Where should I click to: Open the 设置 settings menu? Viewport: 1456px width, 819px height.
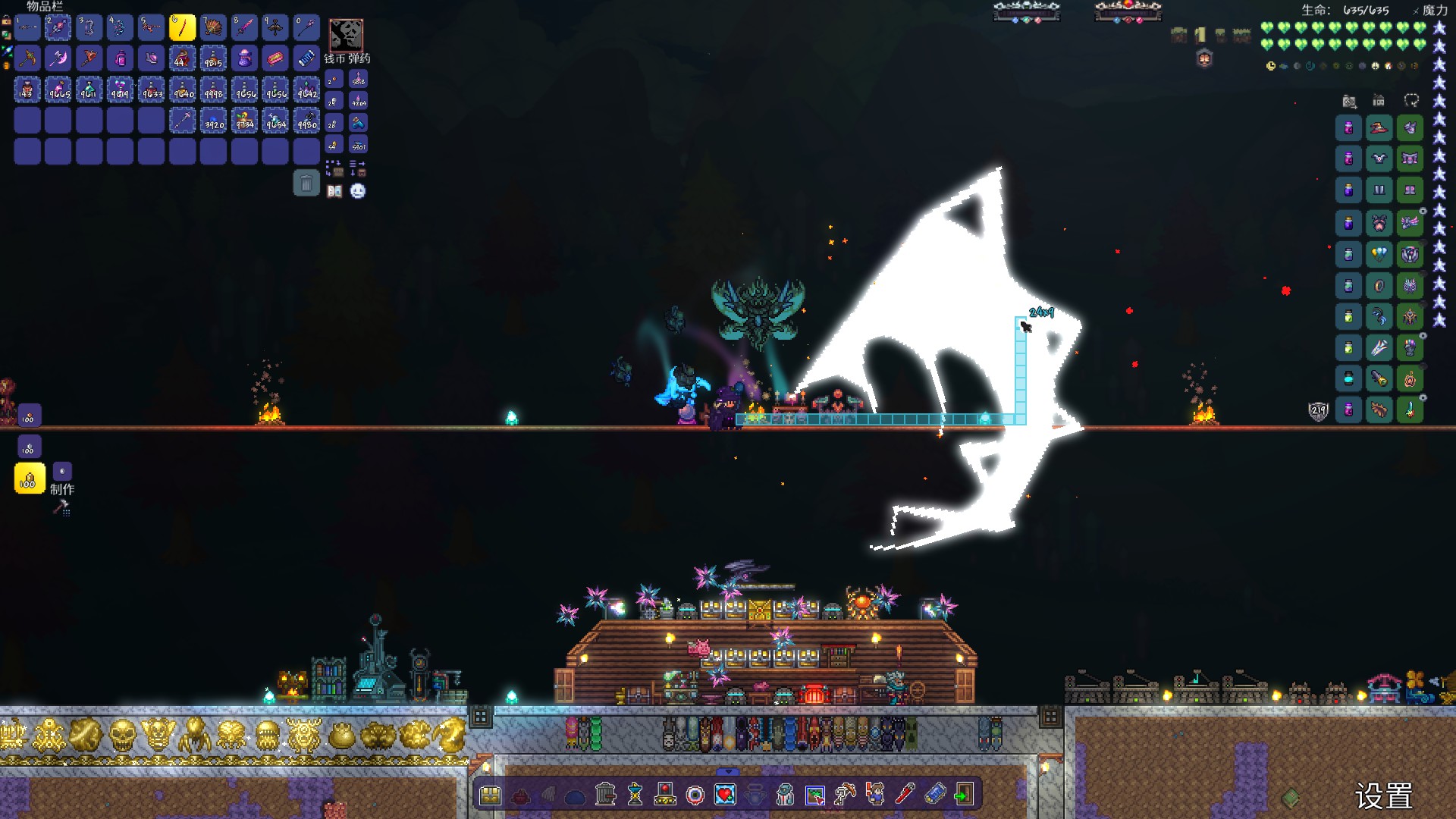point(1383,796)
